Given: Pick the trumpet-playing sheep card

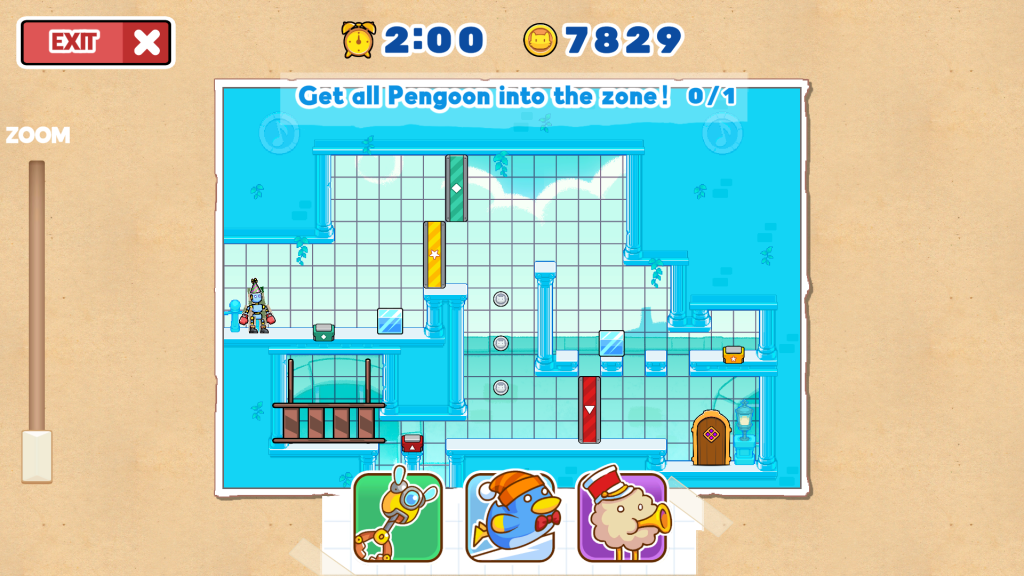Looking at the screenshot, I should [x=622, y=517].
